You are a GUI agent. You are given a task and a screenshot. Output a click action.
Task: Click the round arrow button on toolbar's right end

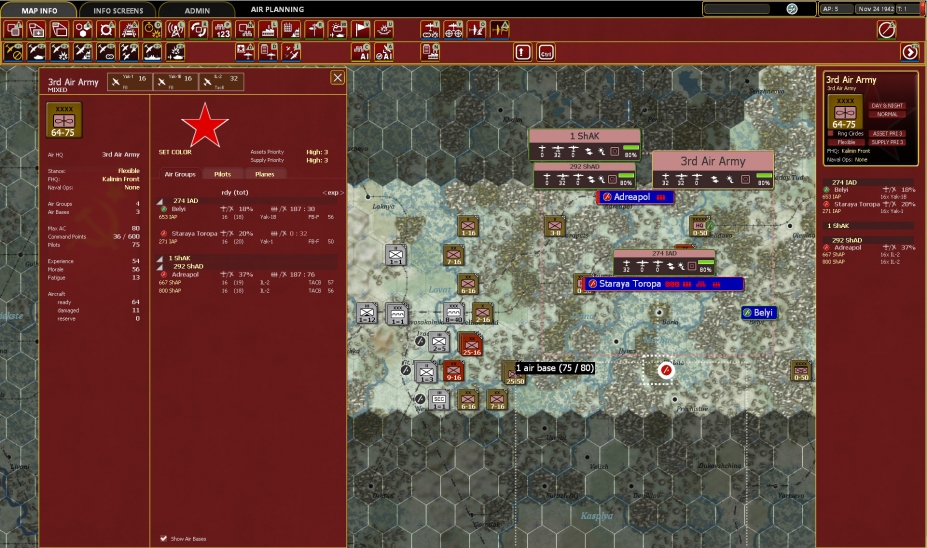(x=910, y=52)
